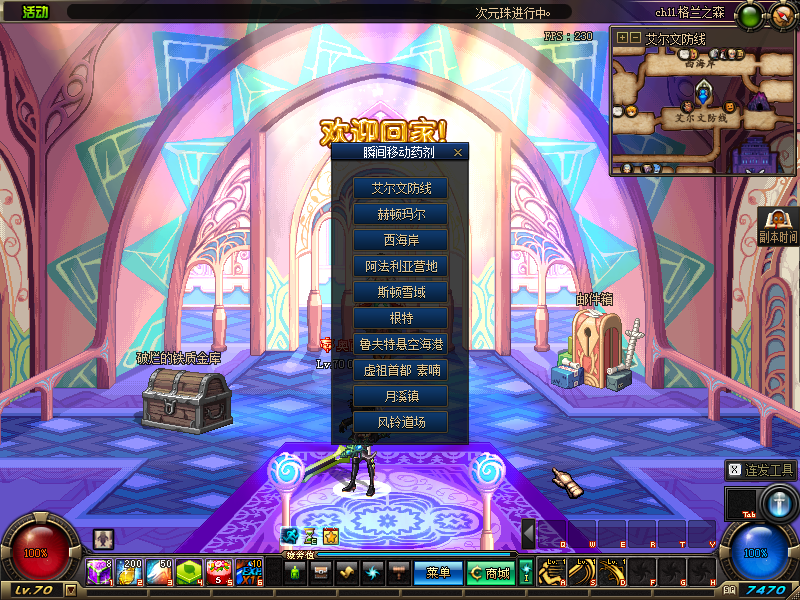Image resolution: width=800 pixels, height=600 pixels.
Task: Pick 阿法利亚营地 from the teleport menu
Action: click(x=400, y=266)
